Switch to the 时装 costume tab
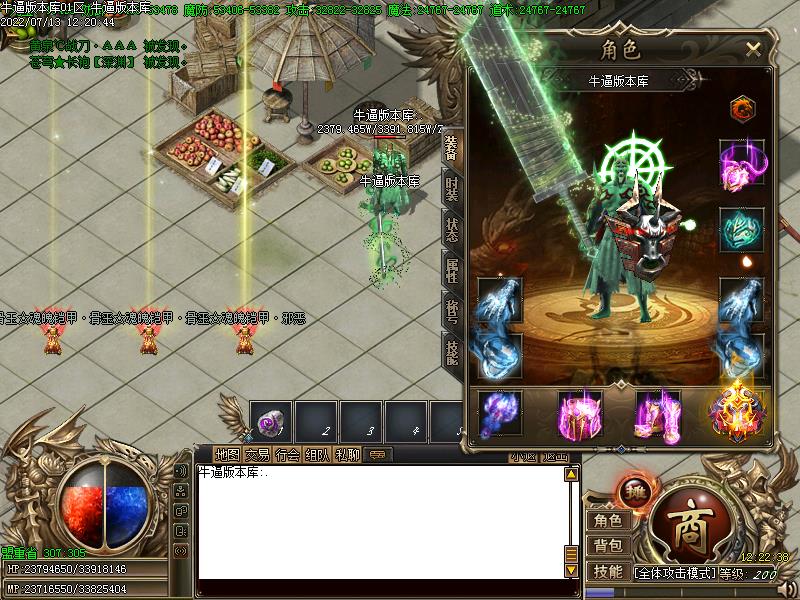 tap(452, 190)
